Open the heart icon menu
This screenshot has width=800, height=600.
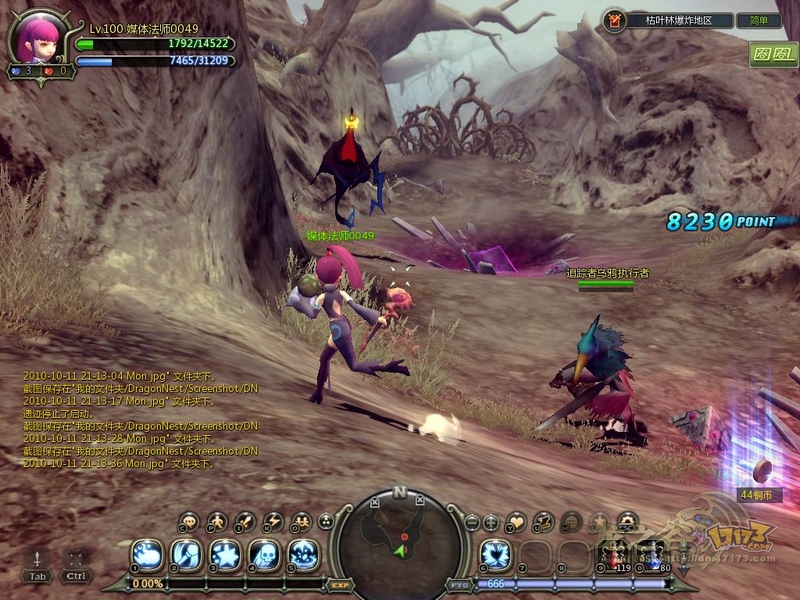click(x=516, y=521)
